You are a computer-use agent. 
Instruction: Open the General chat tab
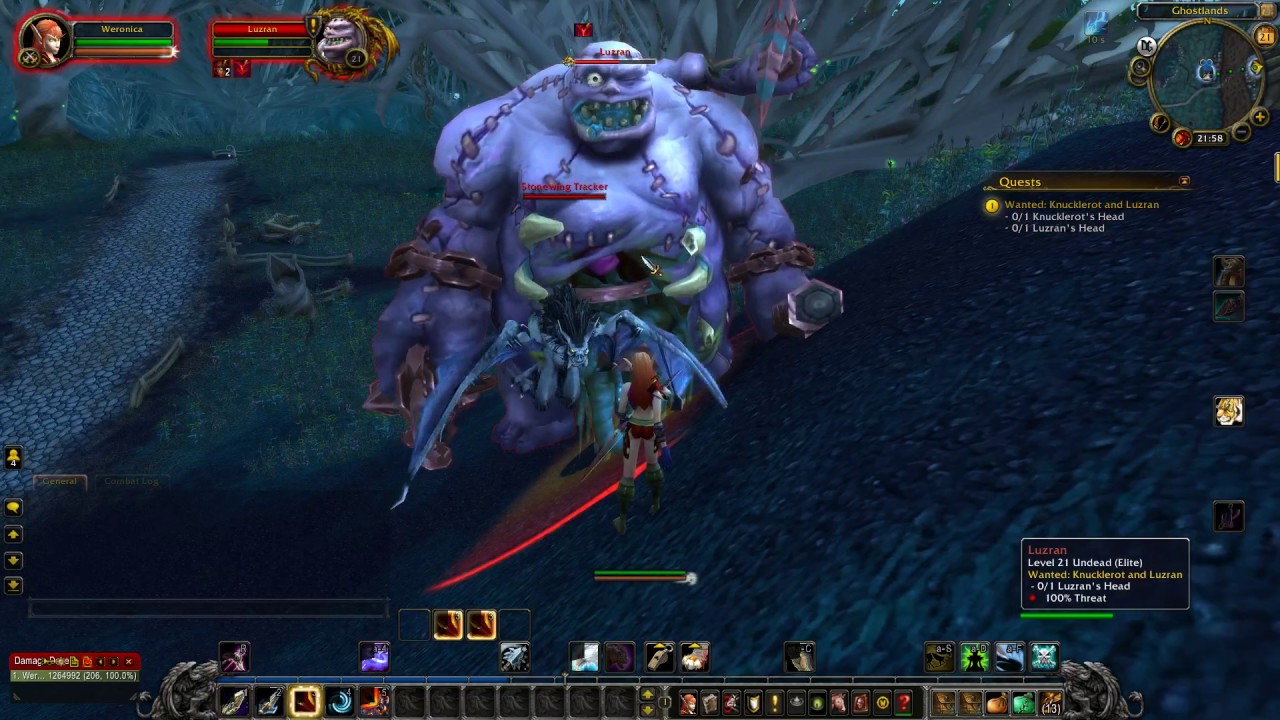tap(59, 481)
